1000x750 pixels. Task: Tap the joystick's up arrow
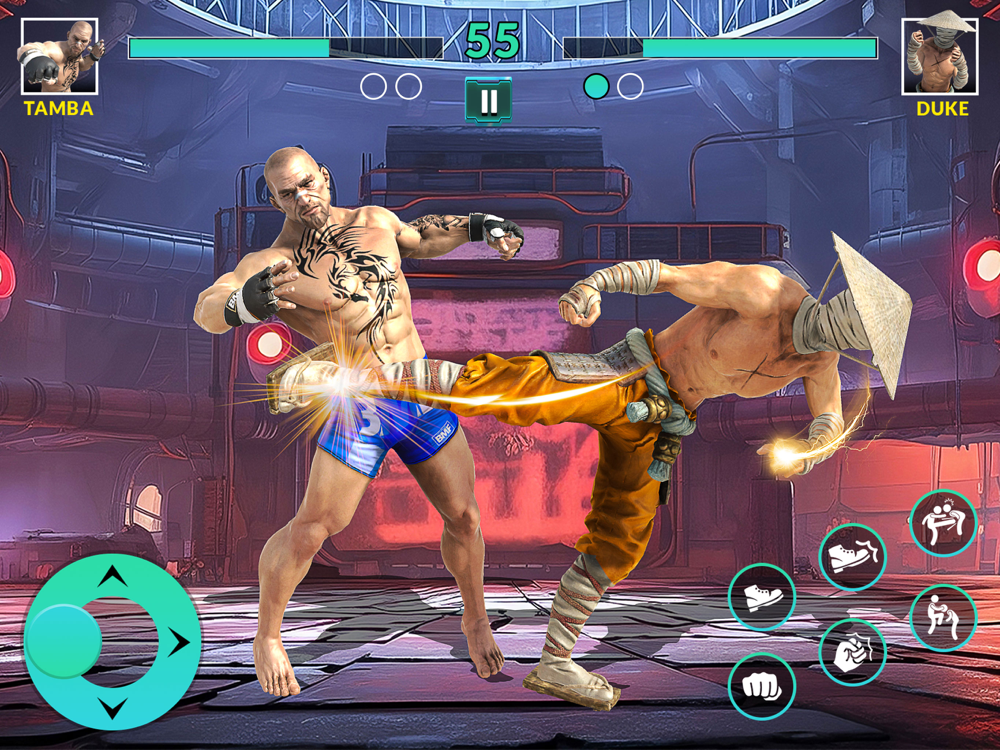pyautogui.click(x=113, y=576)
